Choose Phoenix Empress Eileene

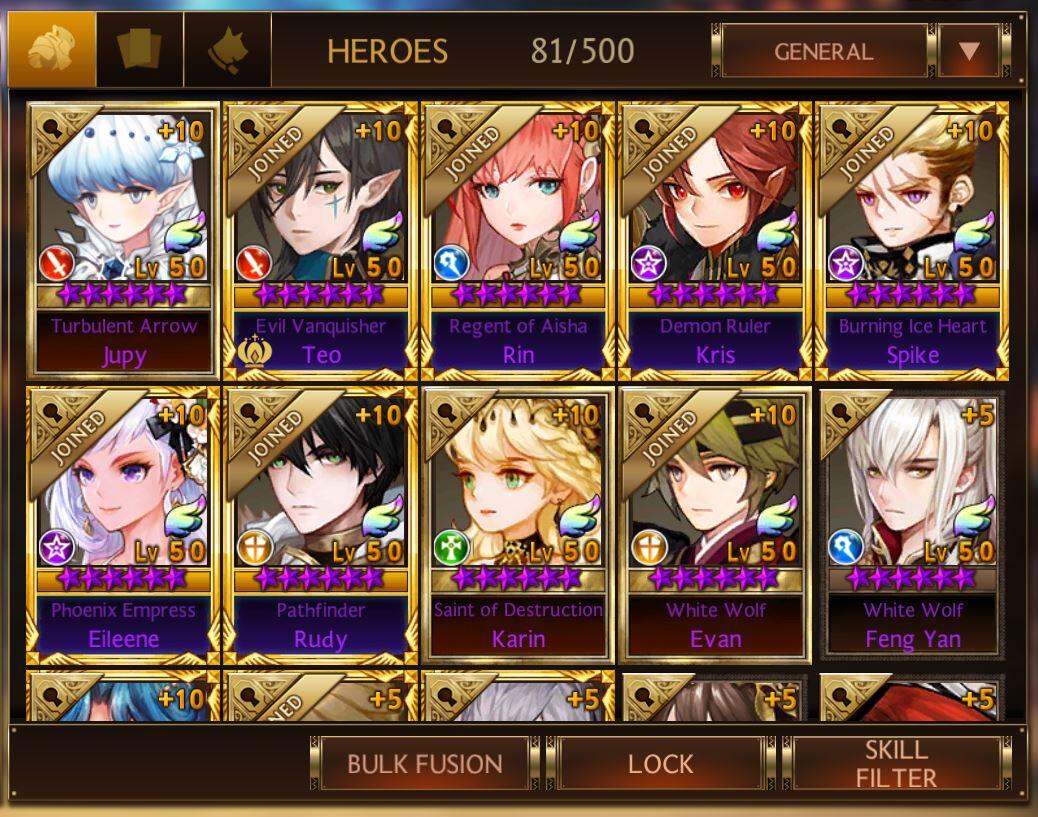(x=124, y=525)
